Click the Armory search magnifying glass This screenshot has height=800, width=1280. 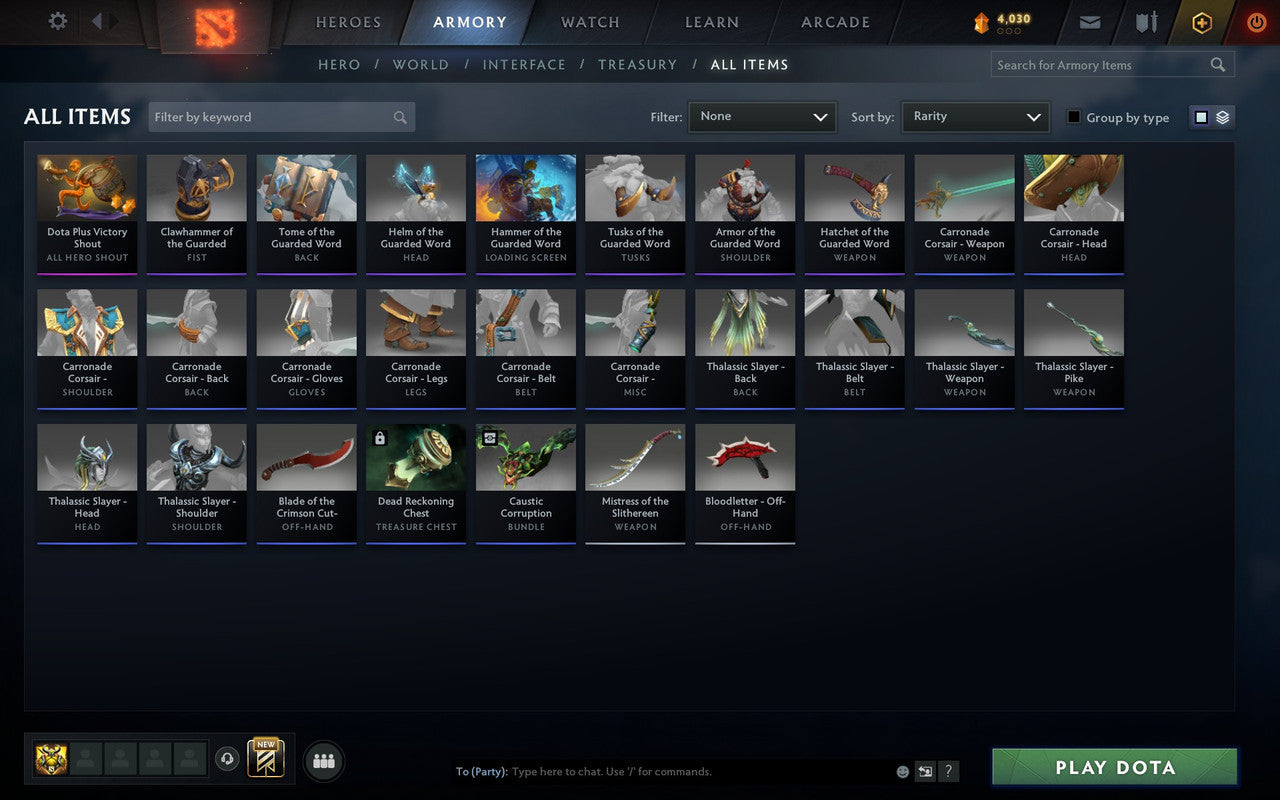[x=1218, y=64]
